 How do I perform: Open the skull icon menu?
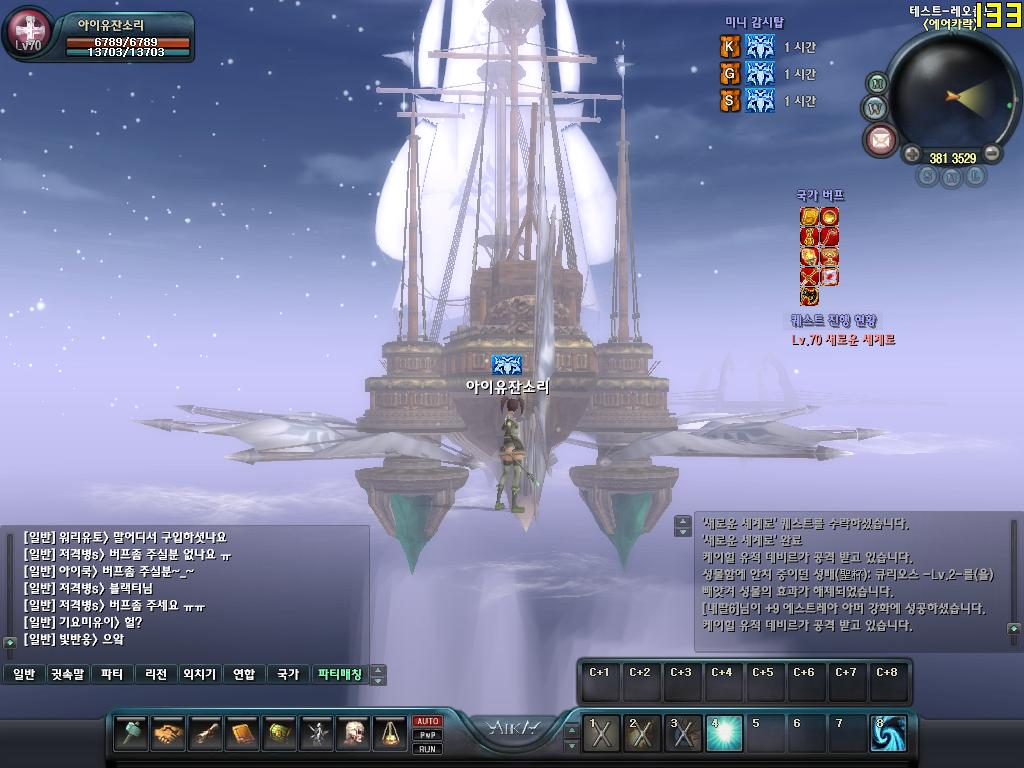(353, 734)
